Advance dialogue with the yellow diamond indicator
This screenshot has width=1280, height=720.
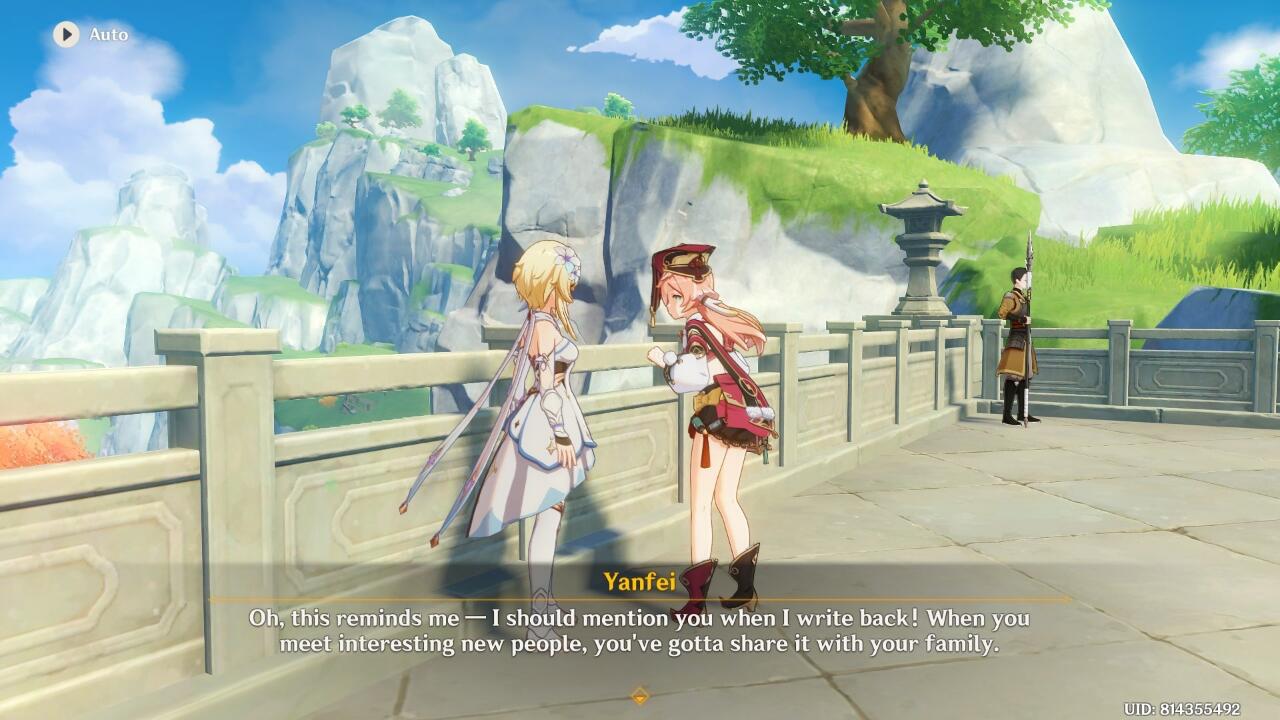pyautogui.click(x=640, y=695)
